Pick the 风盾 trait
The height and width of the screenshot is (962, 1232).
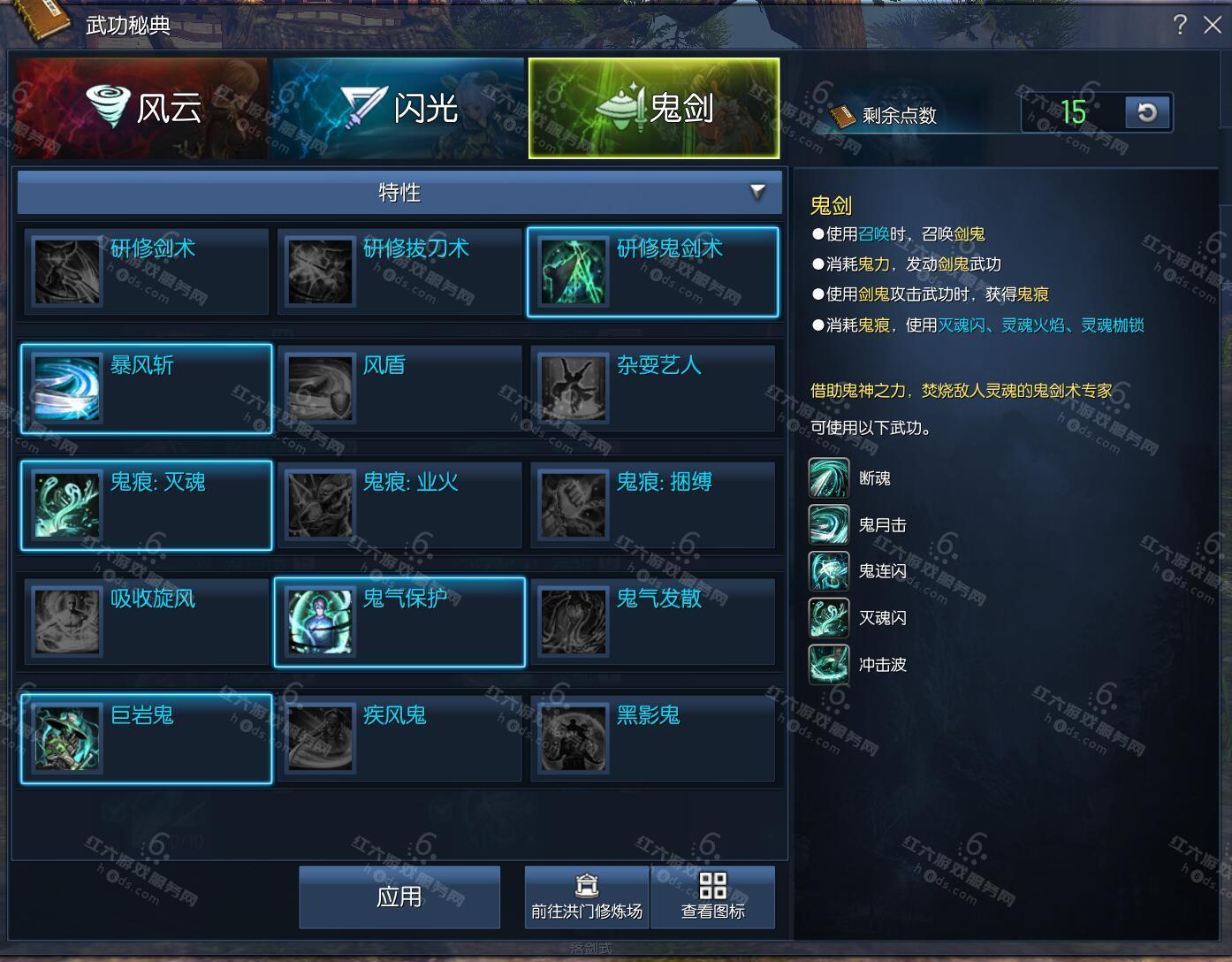(x=399, y=388)
